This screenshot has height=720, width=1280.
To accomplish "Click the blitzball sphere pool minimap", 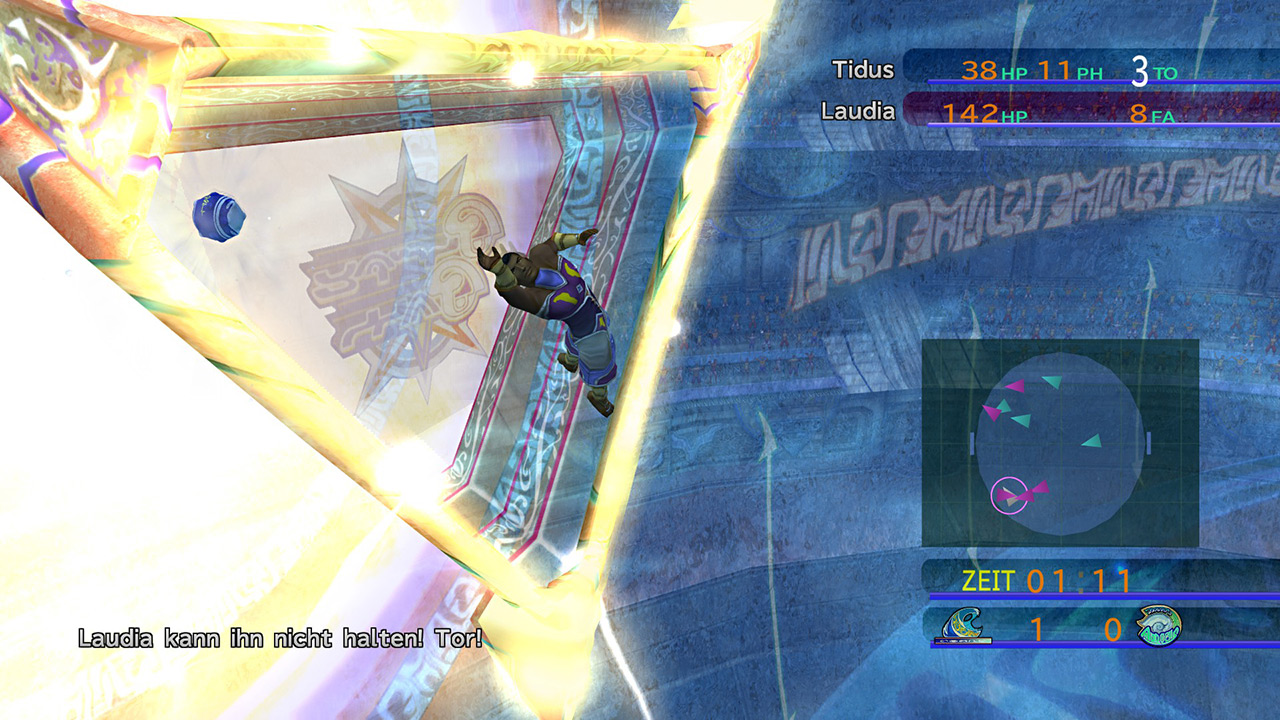I will 1060,443.
